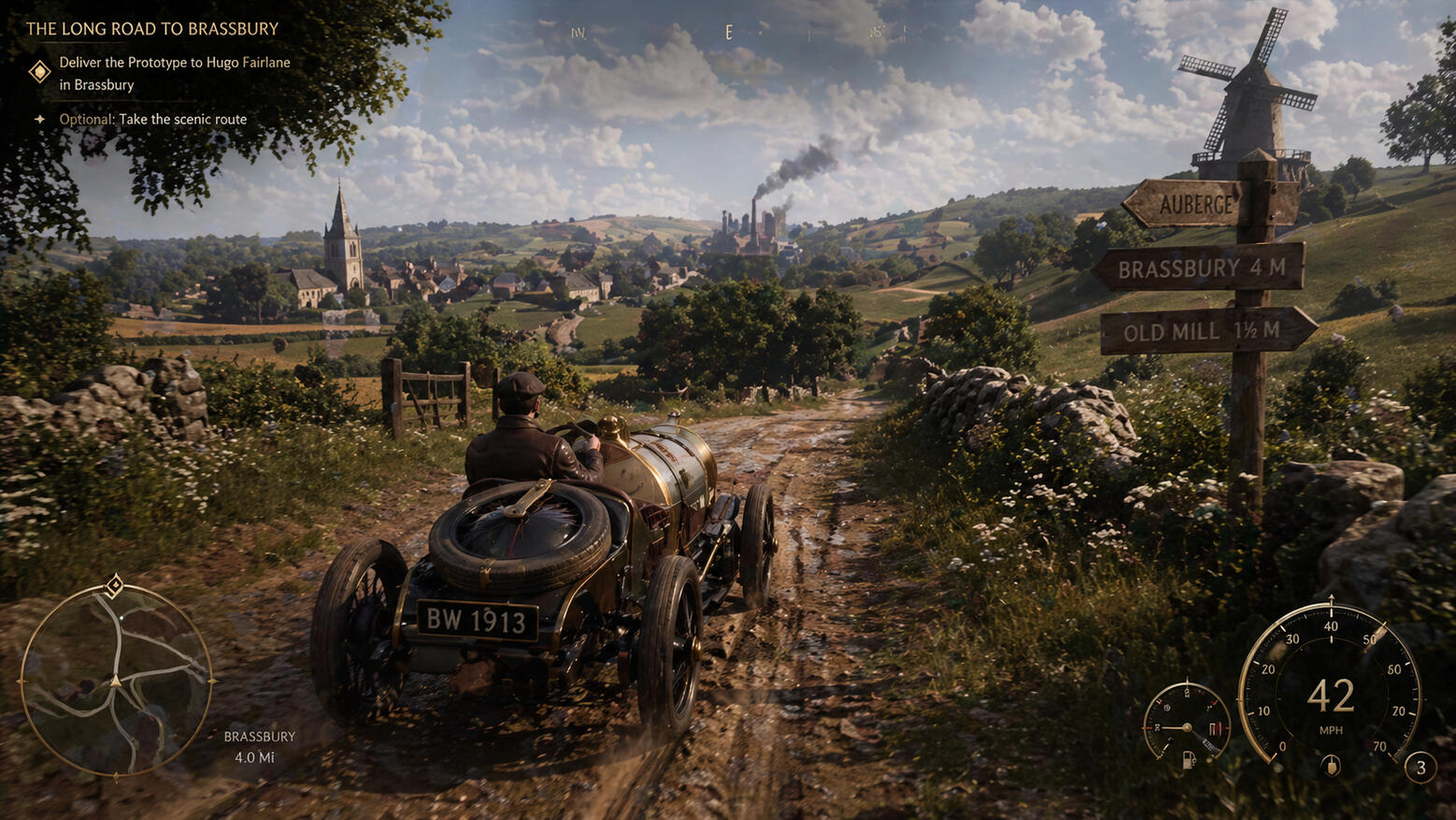The height and width of the screenshot is (820, 1456).
Task: Click the player arrow on the minimap
Action: (x=116, y=681)
